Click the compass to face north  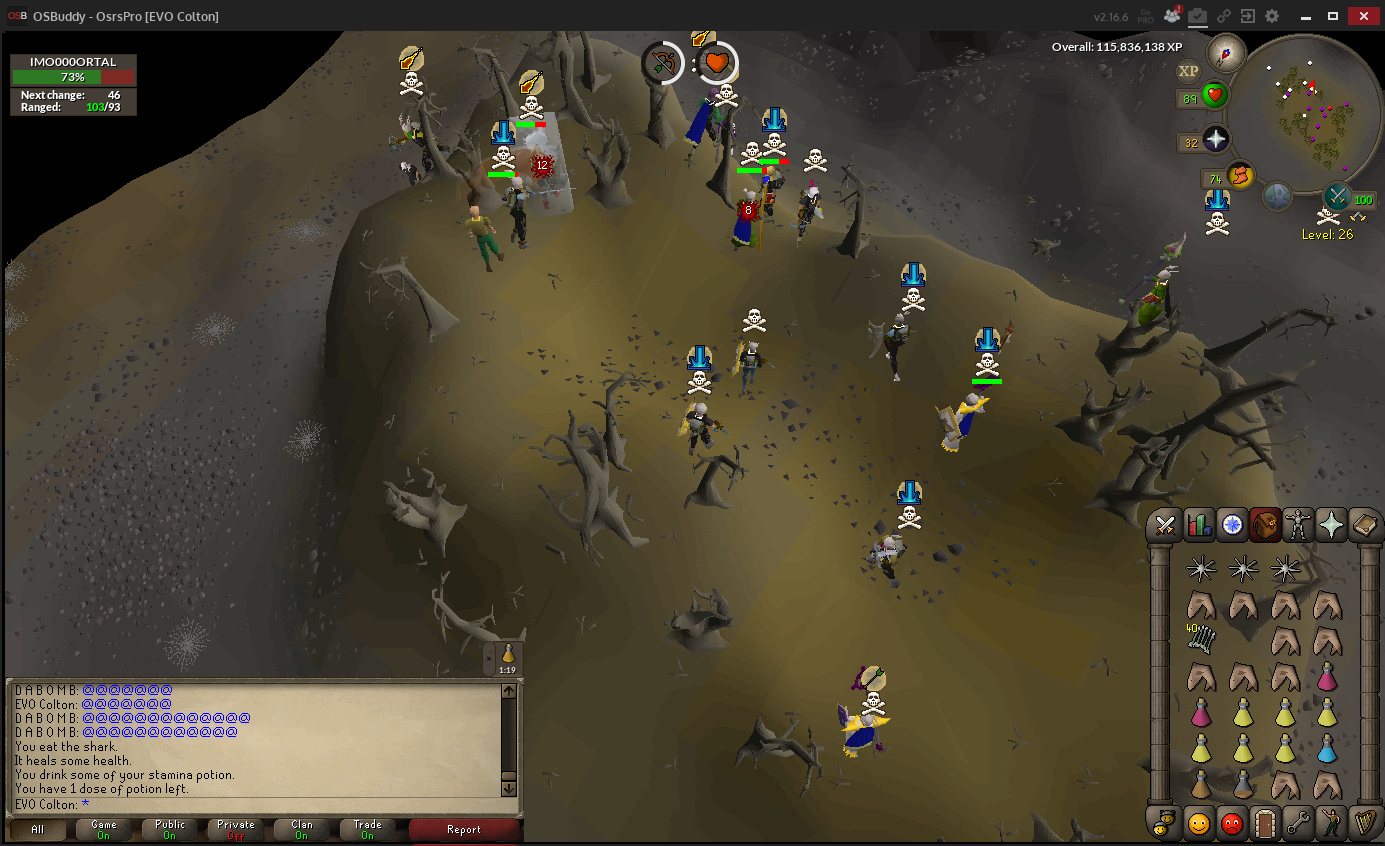click(1225, 52)
